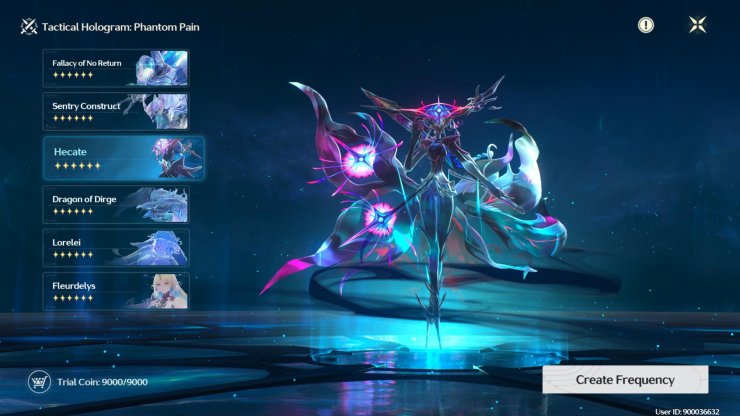Open the Lorelei boss entry
The width and height of the screenshot is (740, 416).
tap(115, 247)
